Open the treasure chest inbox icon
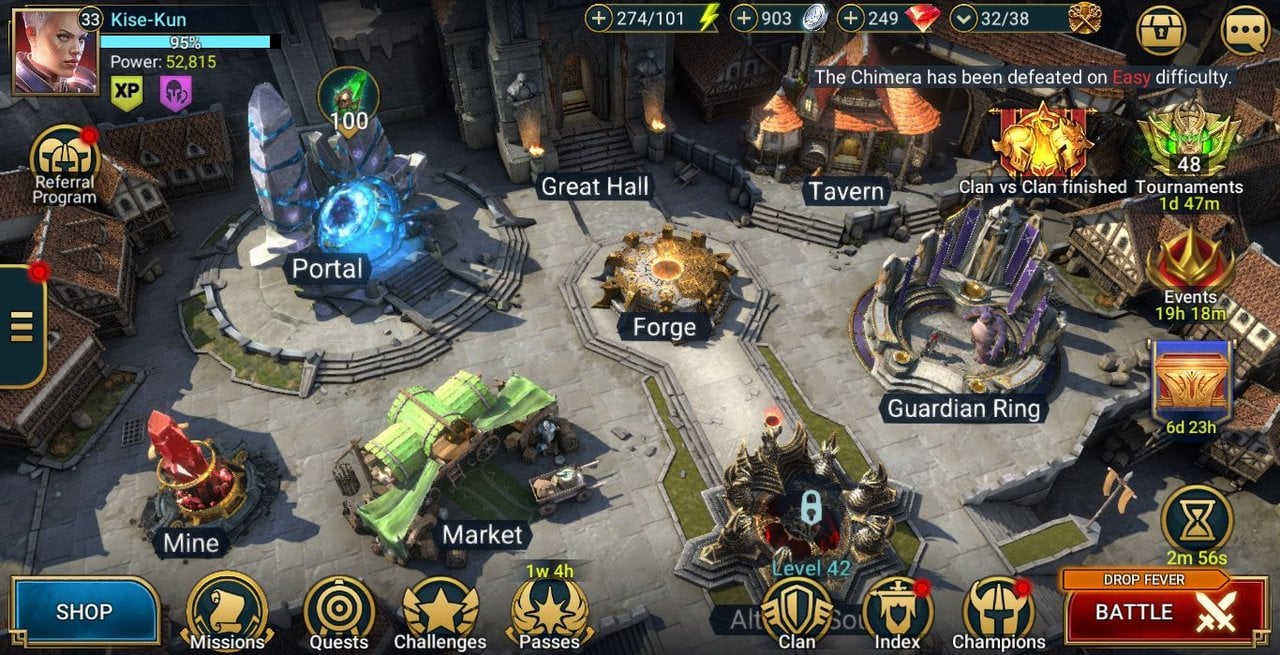Screen dimensions: 1280x655 pyautogui.click(x=1162, y=32)
